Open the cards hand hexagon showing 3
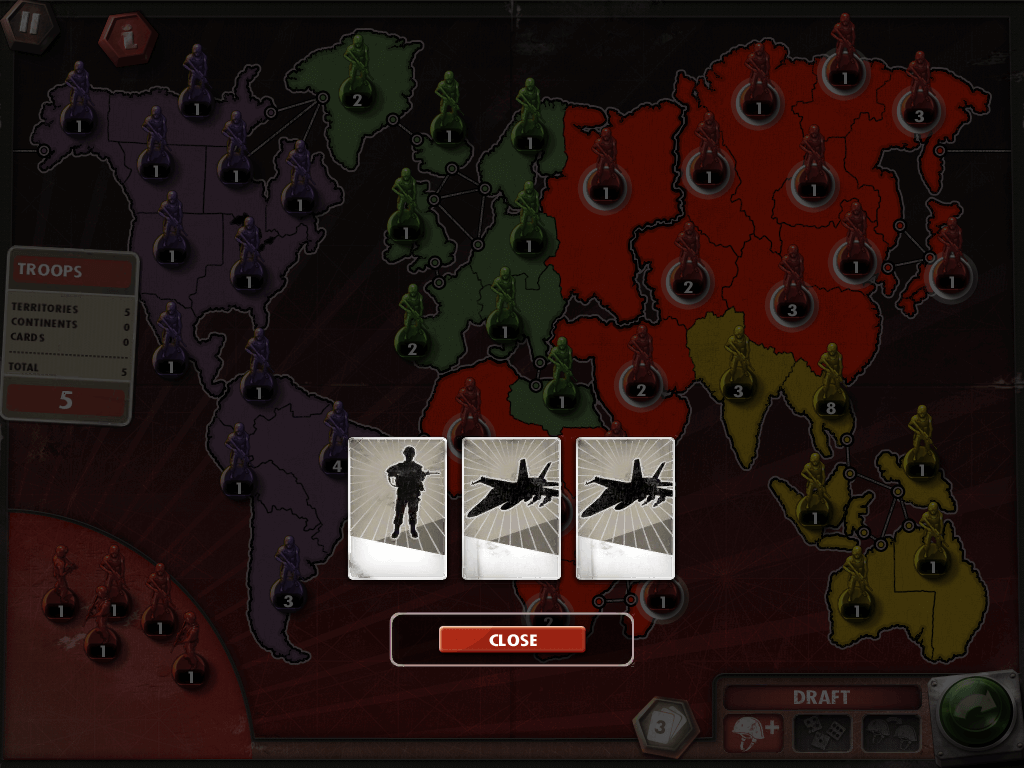Viewport: 1024px width, 768px height. [659, 727]
